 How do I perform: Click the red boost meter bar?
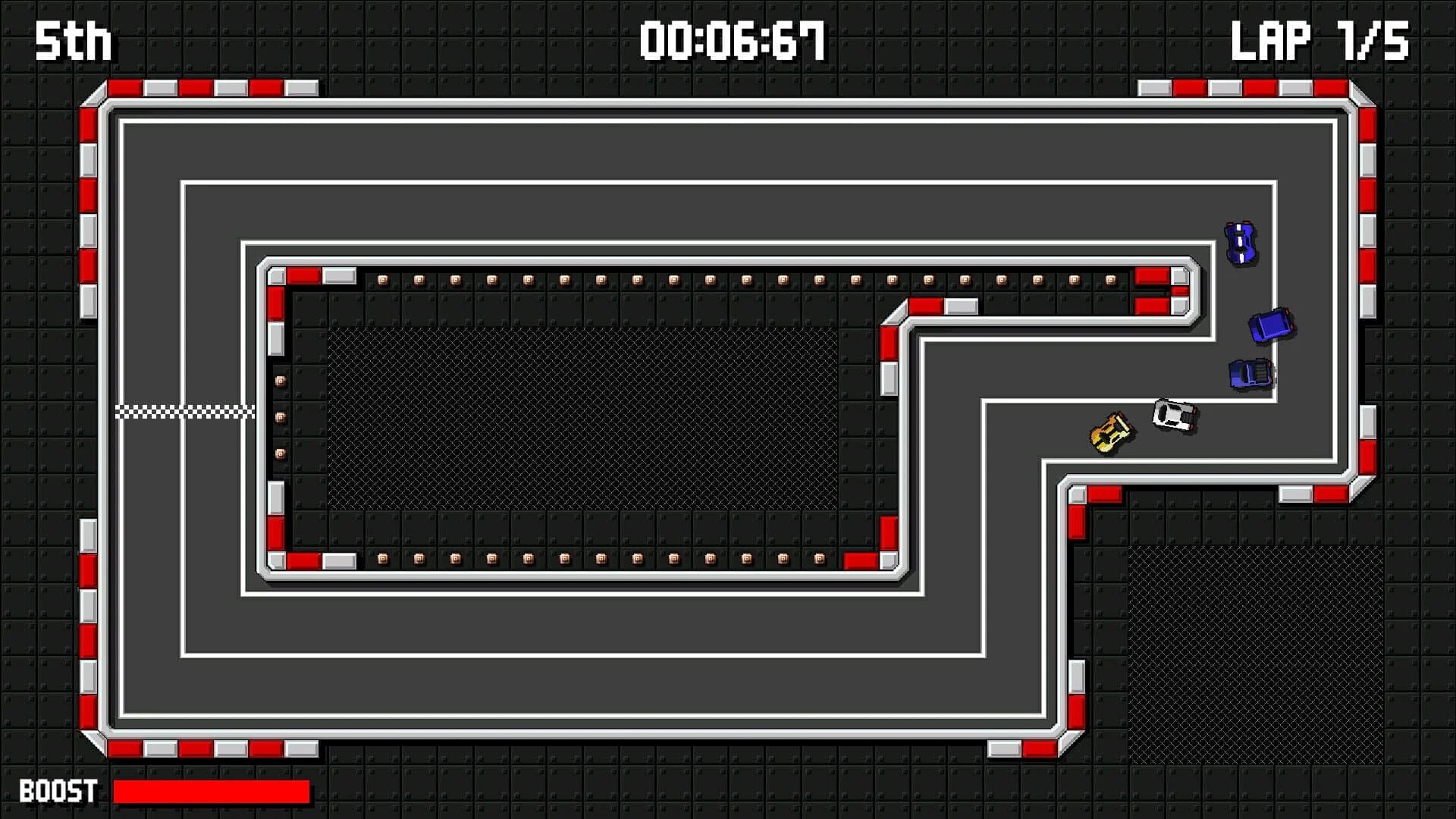[212, 791]
